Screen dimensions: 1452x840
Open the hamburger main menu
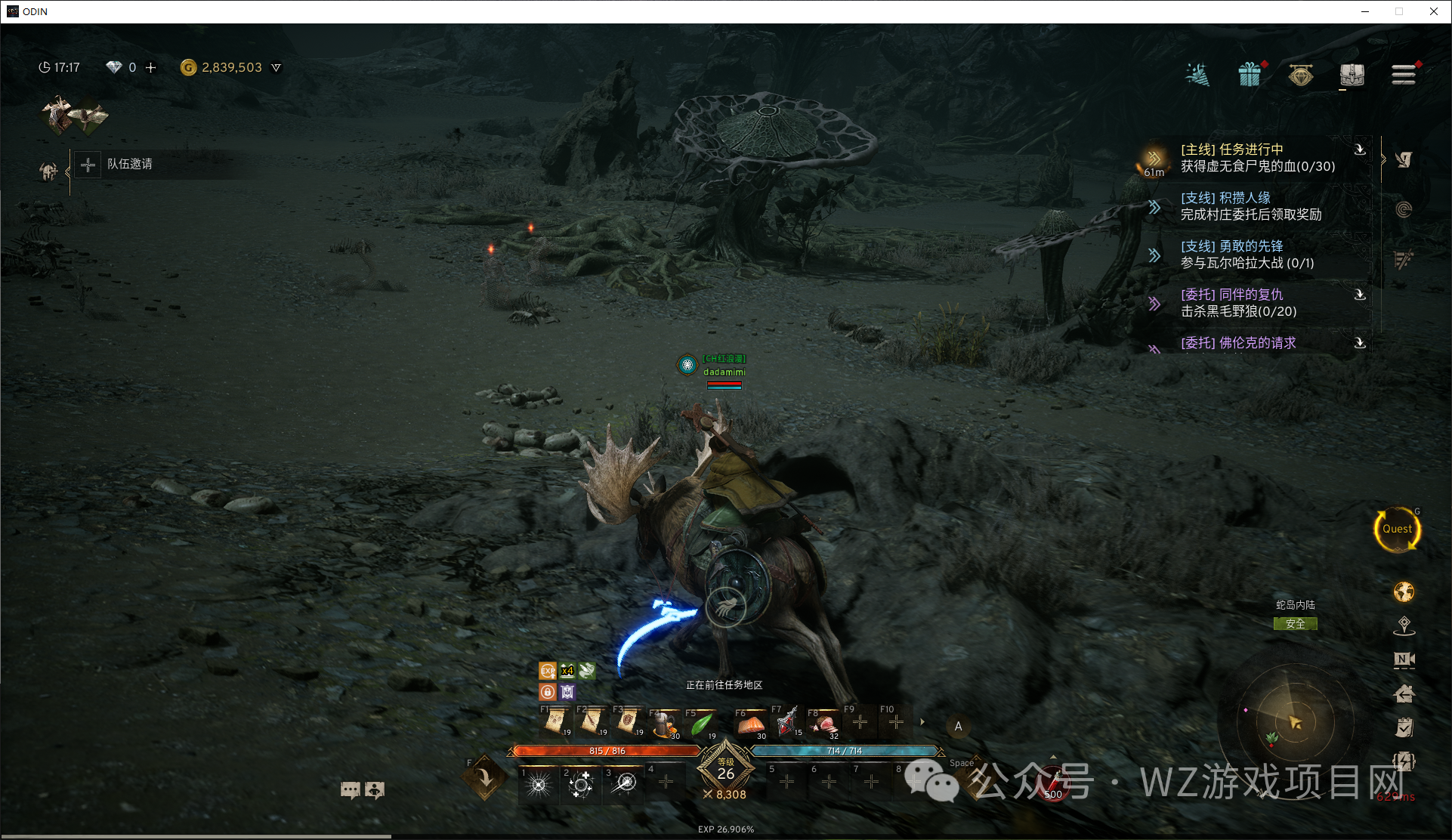(1403, 75)
